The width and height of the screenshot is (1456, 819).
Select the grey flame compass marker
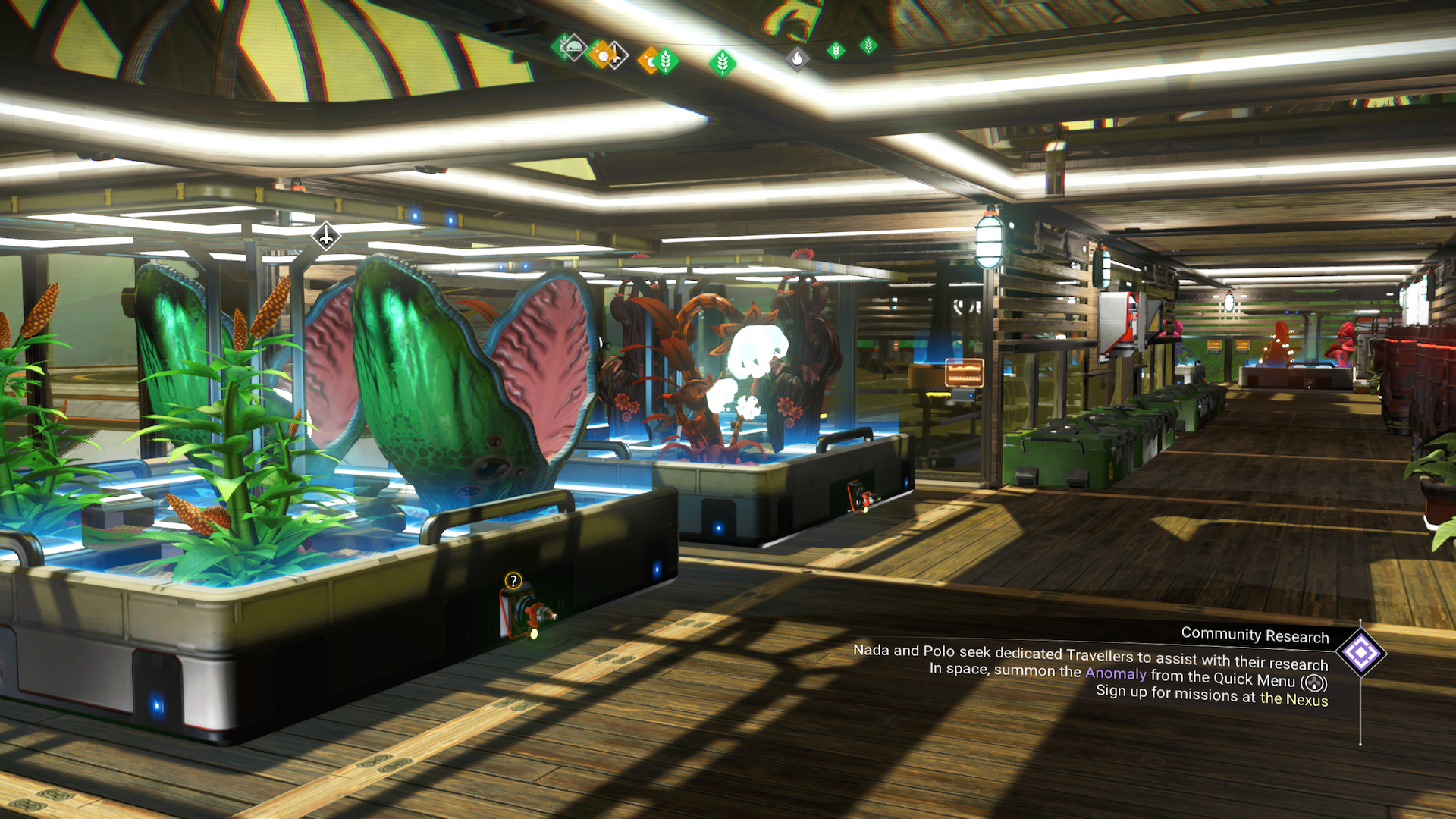pos(797,58)
